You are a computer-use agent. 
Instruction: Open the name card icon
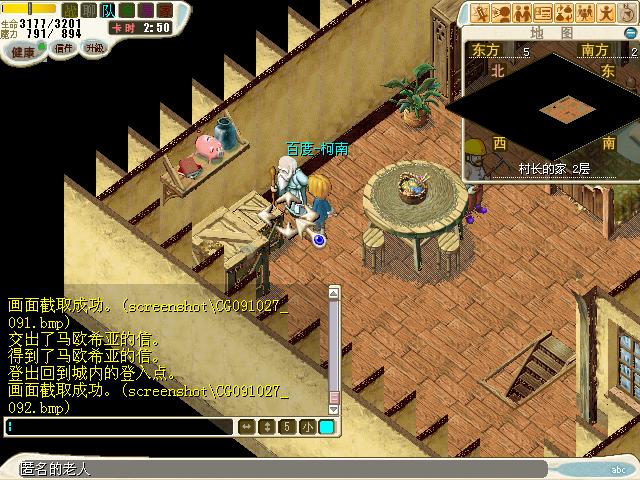(543, 13)
